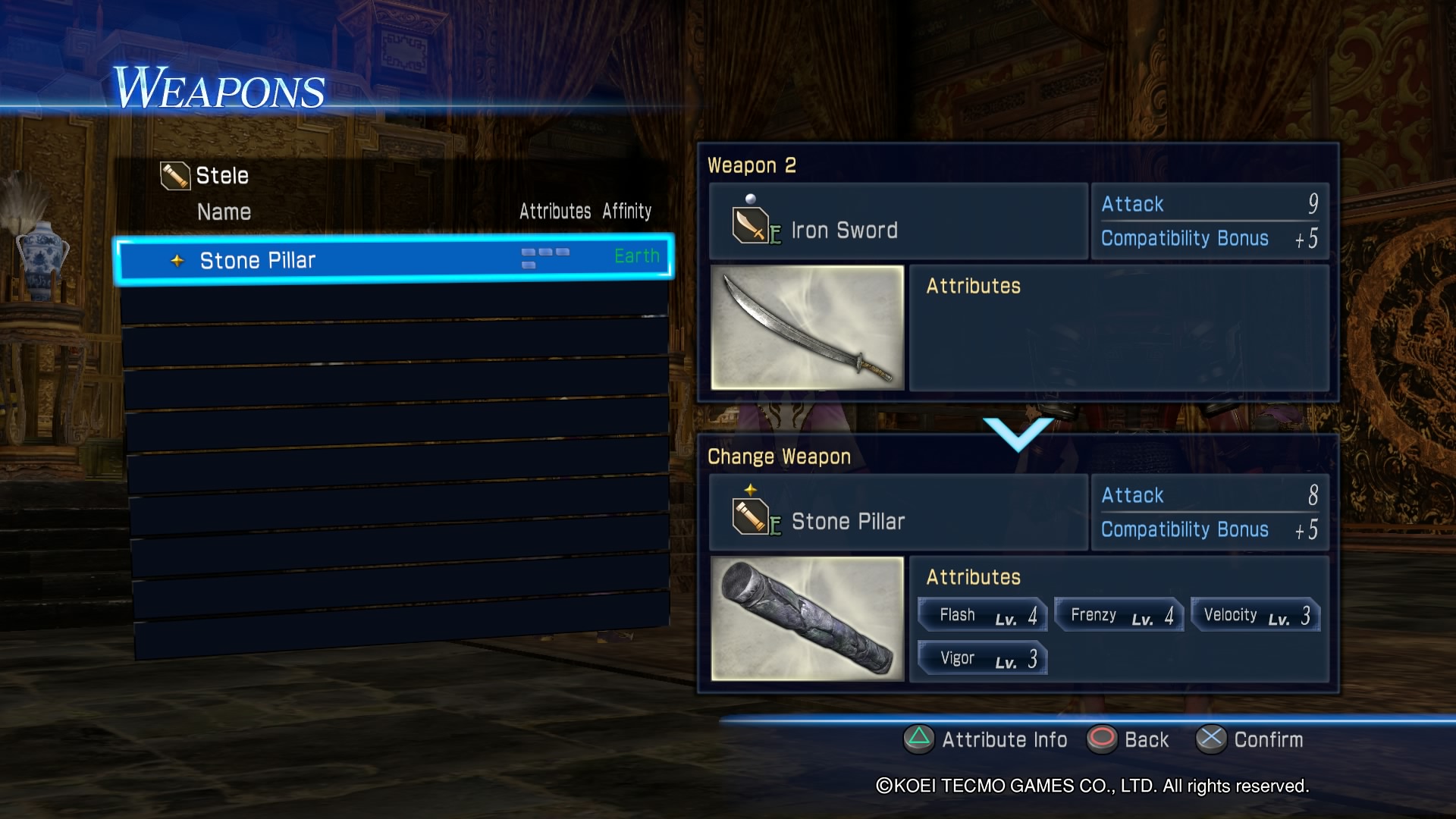The height and width of the screenshot is (819, 1456).
Task: Select the Stone Pillar row in weapon list
Action: coord(394,260)
